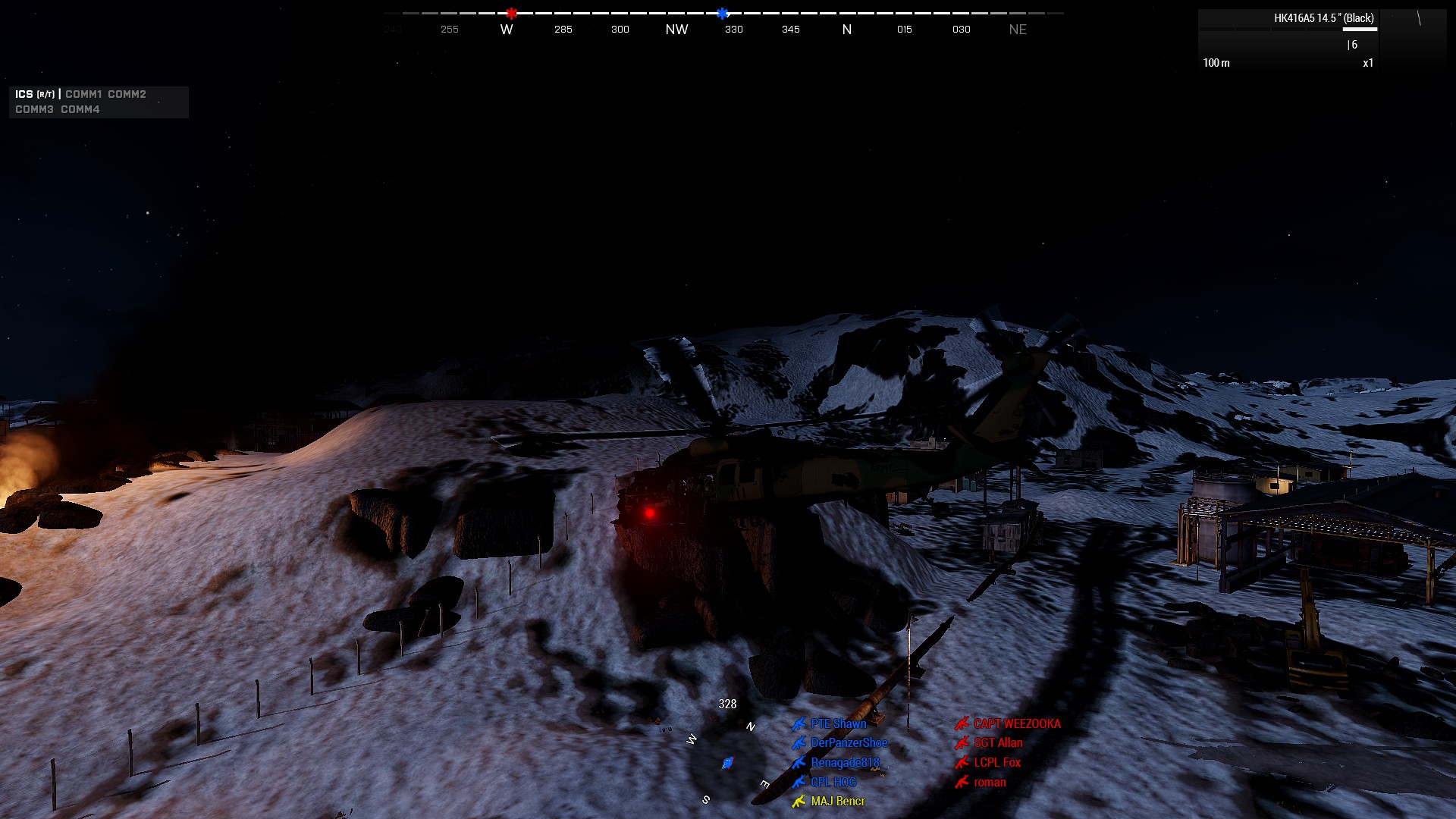Choose Renagade818 from the squad list
The height and width of the screenshot is (819, 1456).
point(845,763)
